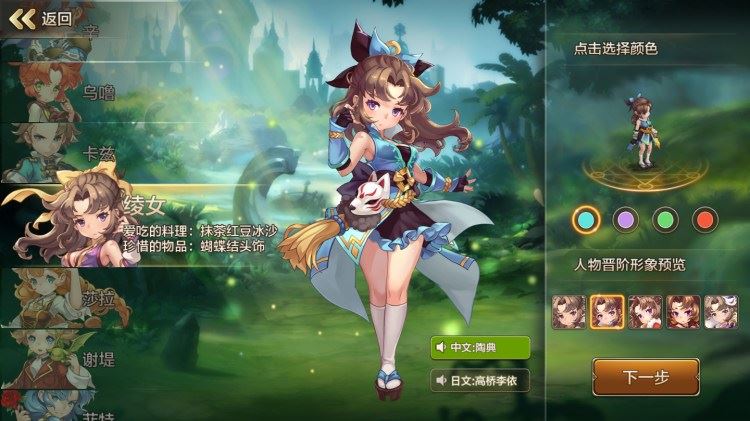Choose the red color swatch
This screenshot has width=750, height=421.
705,219
